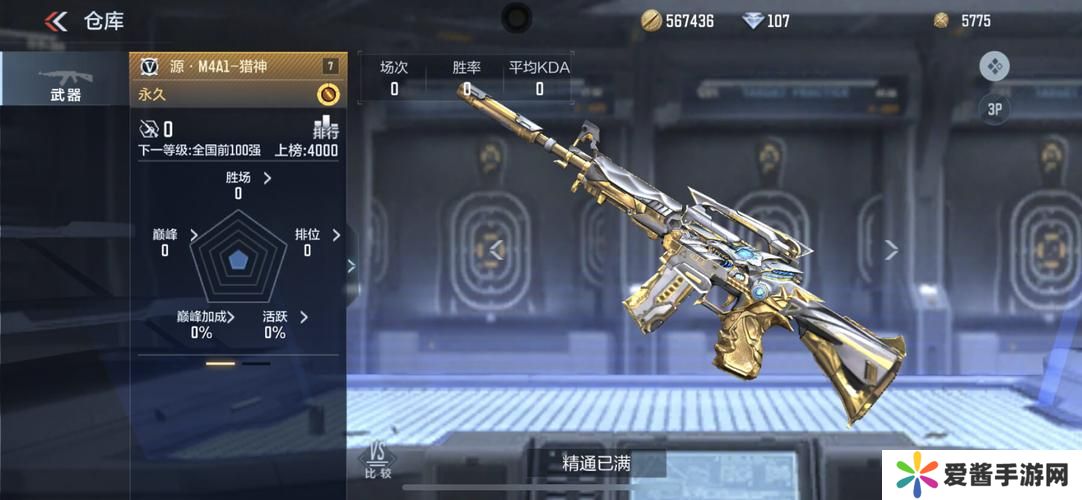Tap the diamond currency icon
Screen dimensions: 1082x500
click(x=753, y=20)
